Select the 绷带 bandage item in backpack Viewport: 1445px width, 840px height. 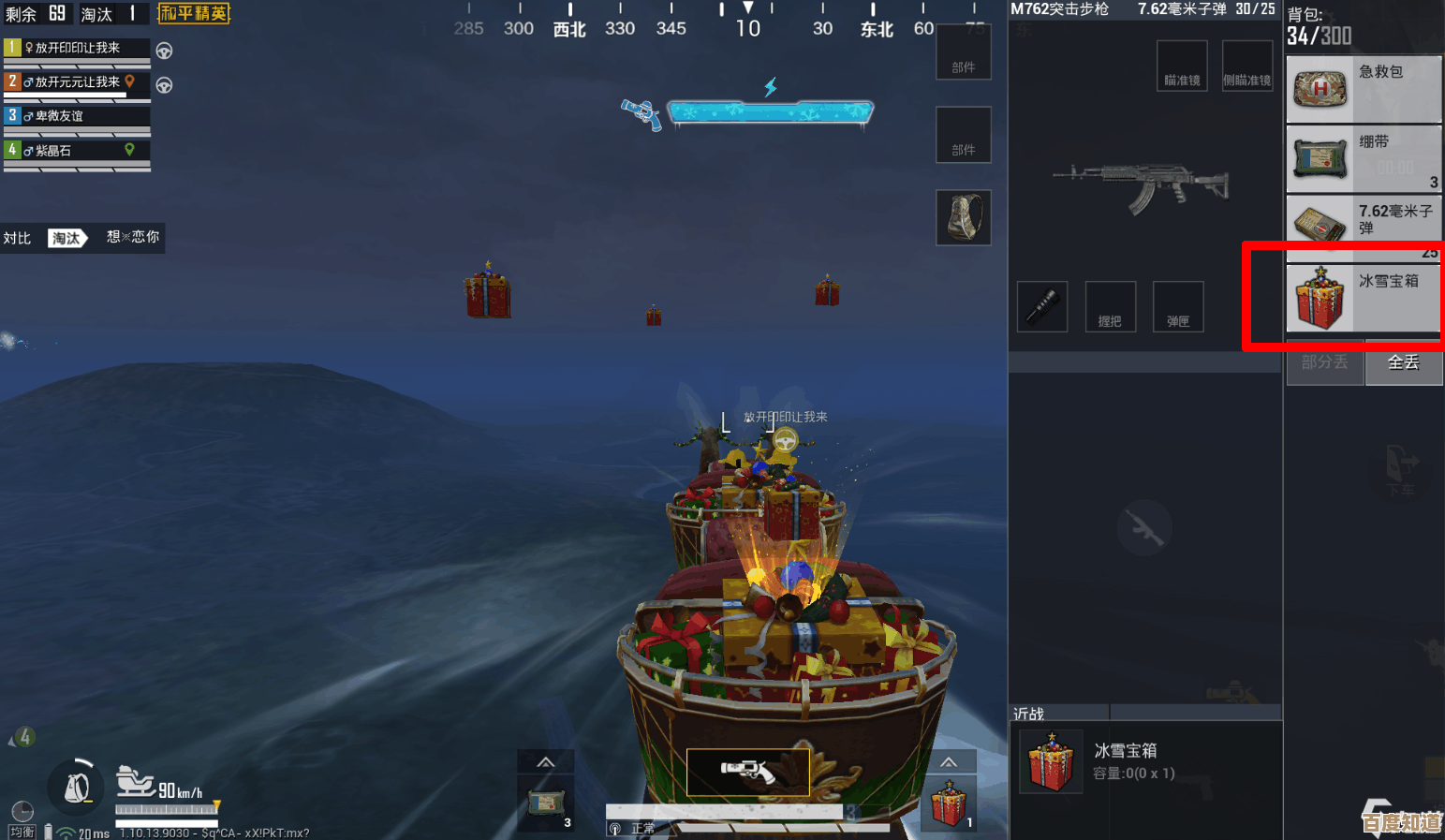pyautogui.click(x=1363, y=158)
